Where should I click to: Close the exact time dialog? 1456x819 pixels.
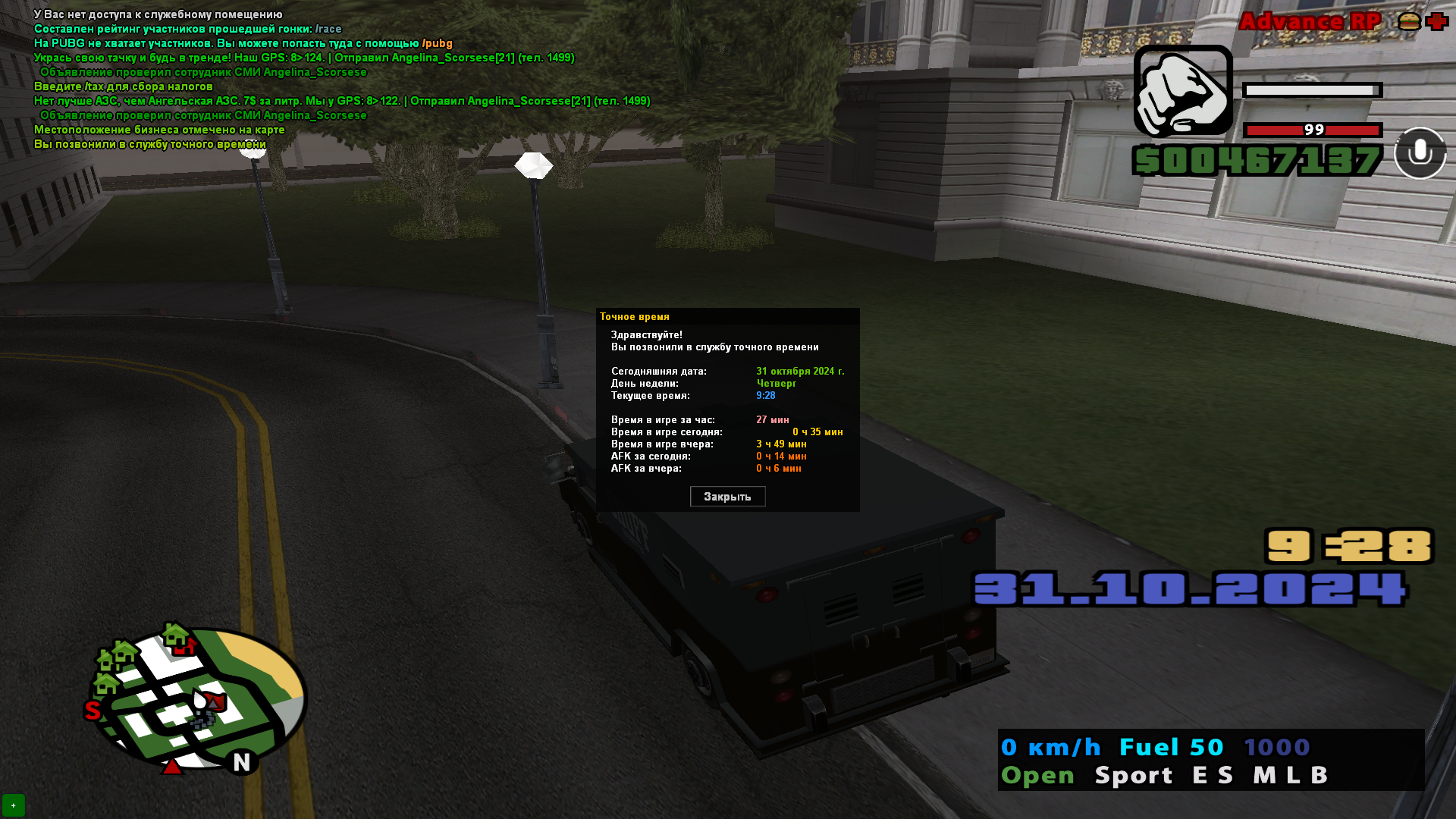pyautogui.click(x=727, y=497)
